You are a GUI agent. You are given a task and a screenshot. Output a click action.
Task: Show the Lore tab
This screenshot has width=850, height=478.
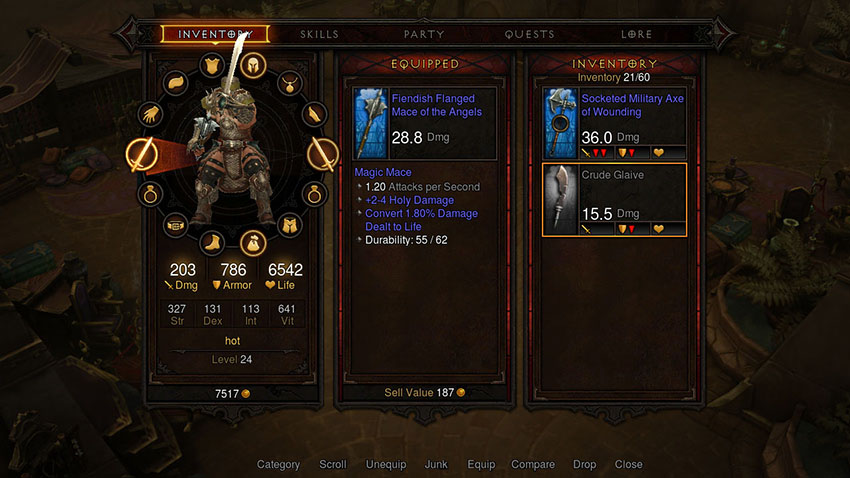[x=636, y=34]
